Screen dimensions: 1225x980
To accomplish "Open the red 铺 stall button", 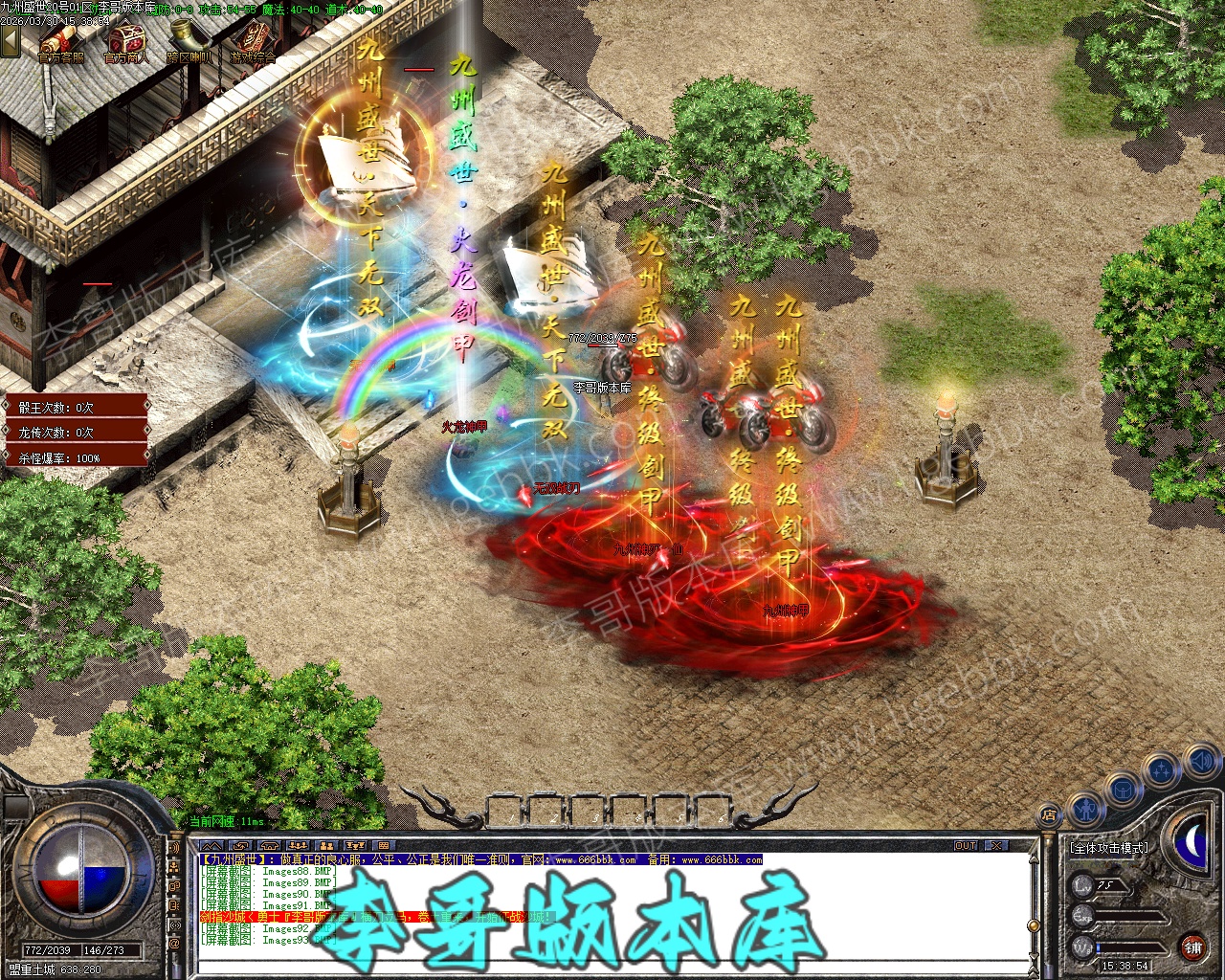I will click(x=1192, y=947).
